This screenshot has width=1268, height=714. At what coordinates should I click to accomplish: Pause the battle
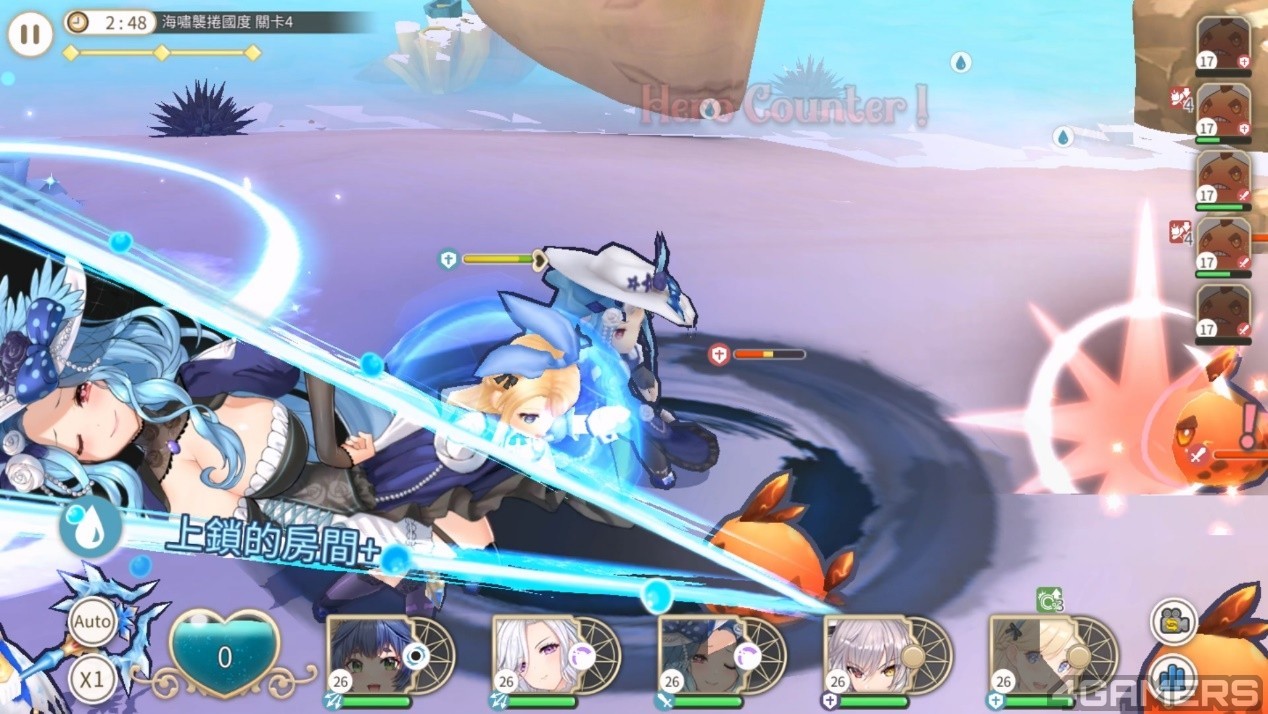[x=30, y=35]
